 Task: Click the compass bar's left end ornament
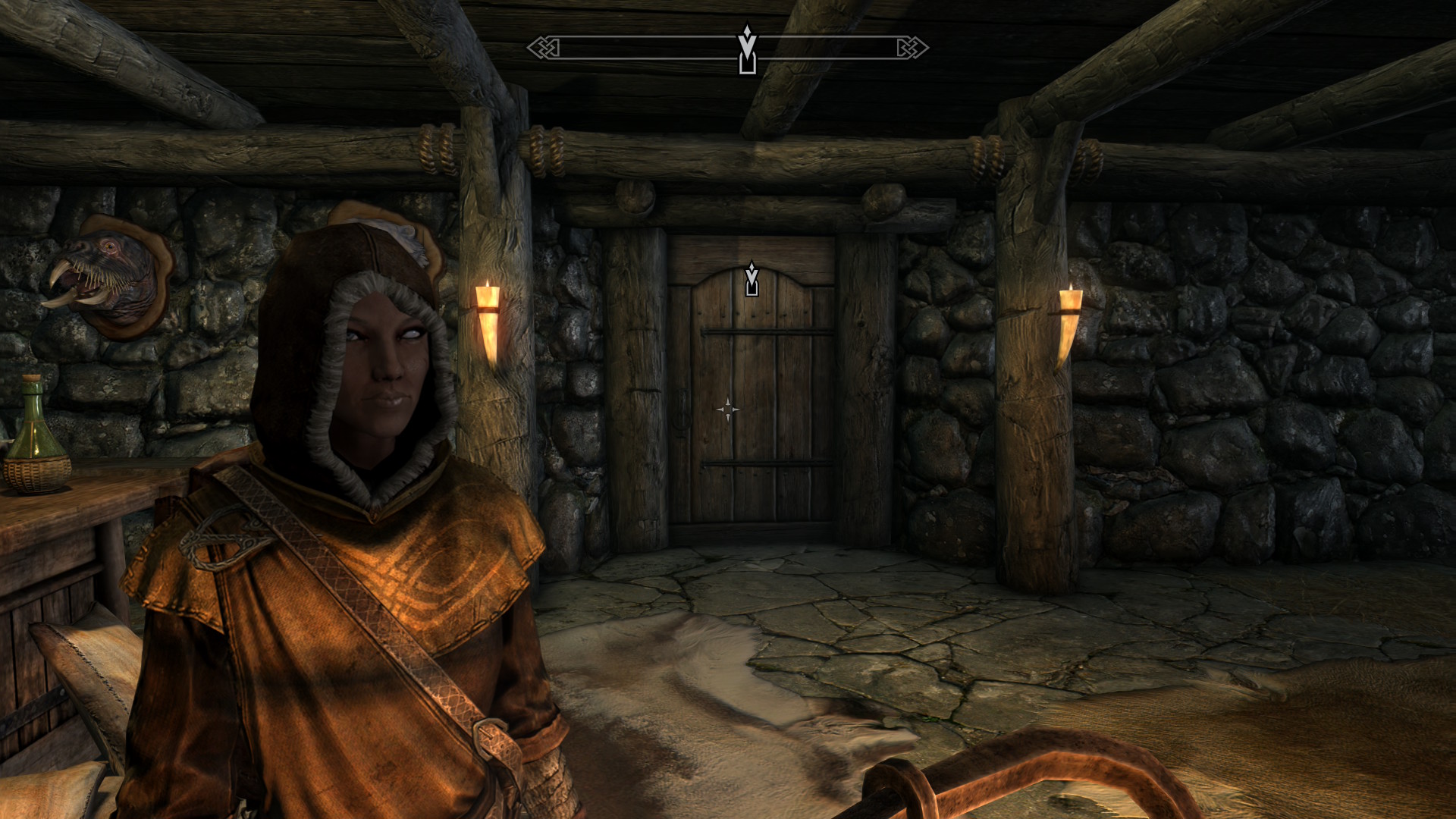click(x=544, y=48)
